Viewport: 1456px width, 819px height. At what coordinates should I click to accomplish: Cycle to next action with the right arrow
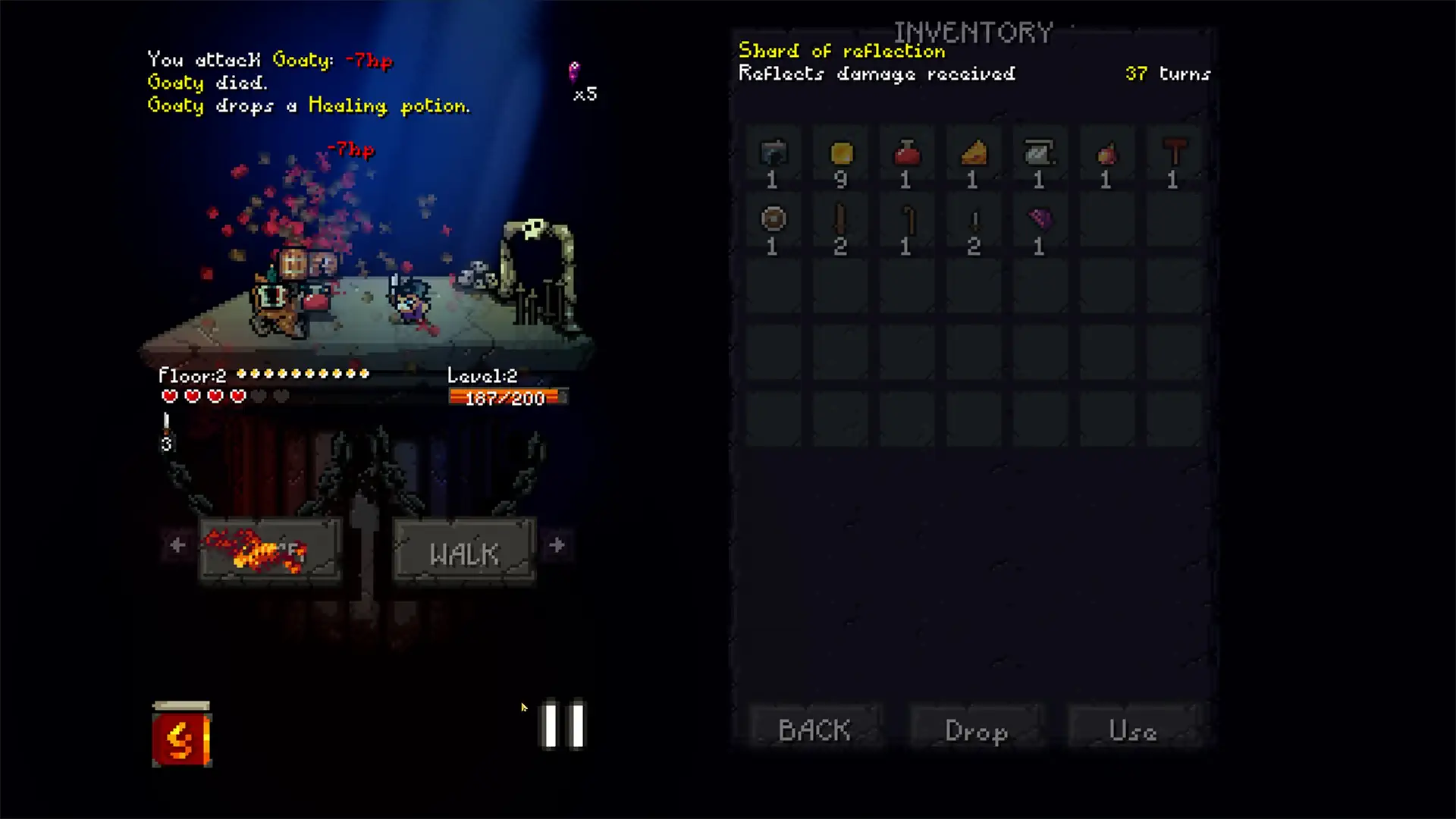557,545
